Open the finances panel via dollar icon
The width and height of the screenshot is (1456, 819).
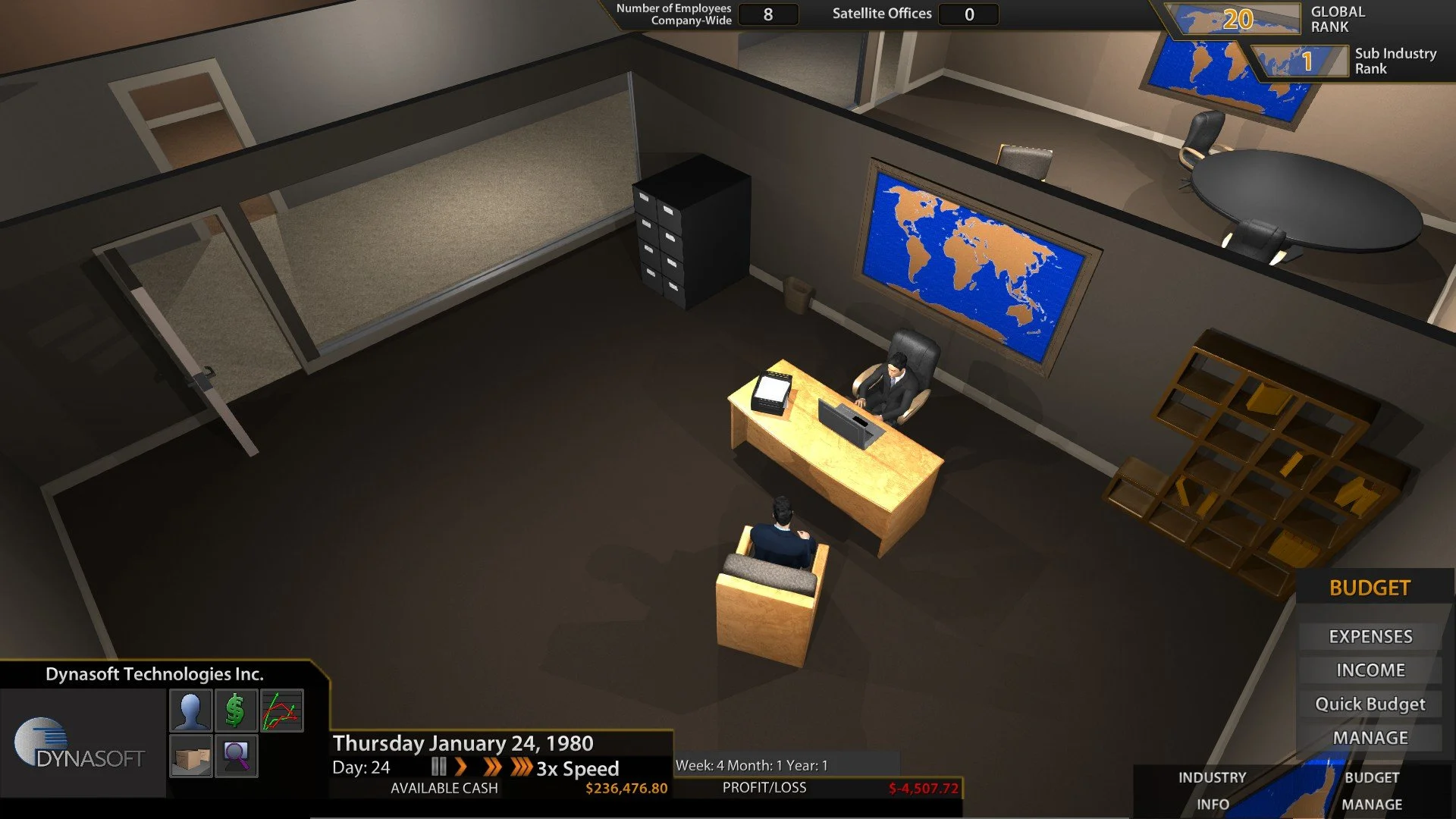coord(236,709)
